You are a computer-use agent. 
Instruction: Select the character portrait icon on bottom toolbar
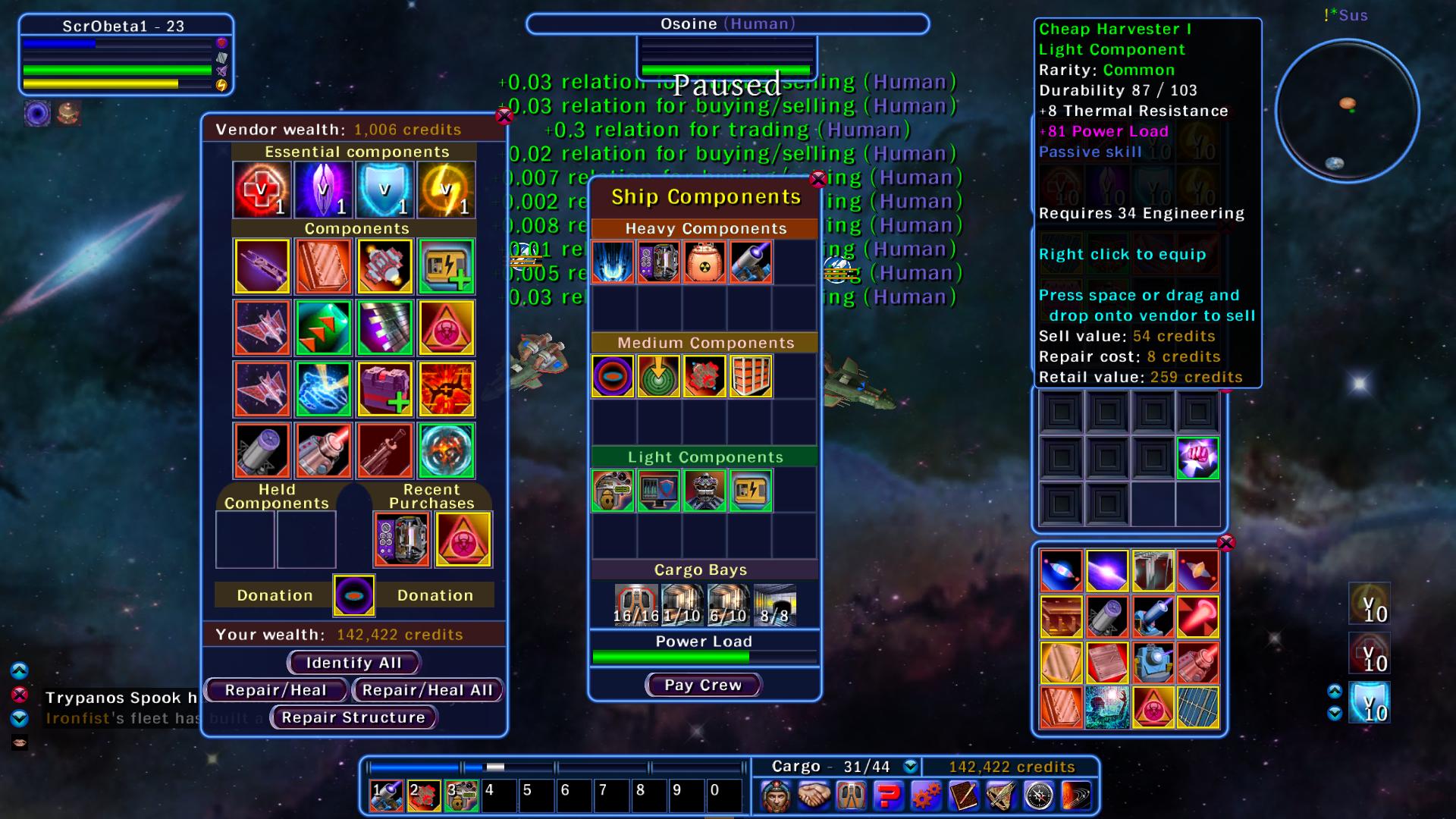click(776, 794)
